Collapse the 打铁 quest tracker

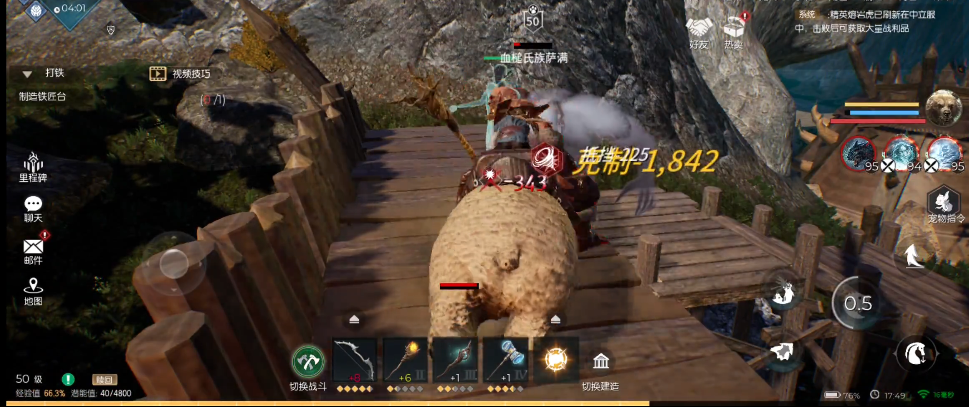point(22,73)
